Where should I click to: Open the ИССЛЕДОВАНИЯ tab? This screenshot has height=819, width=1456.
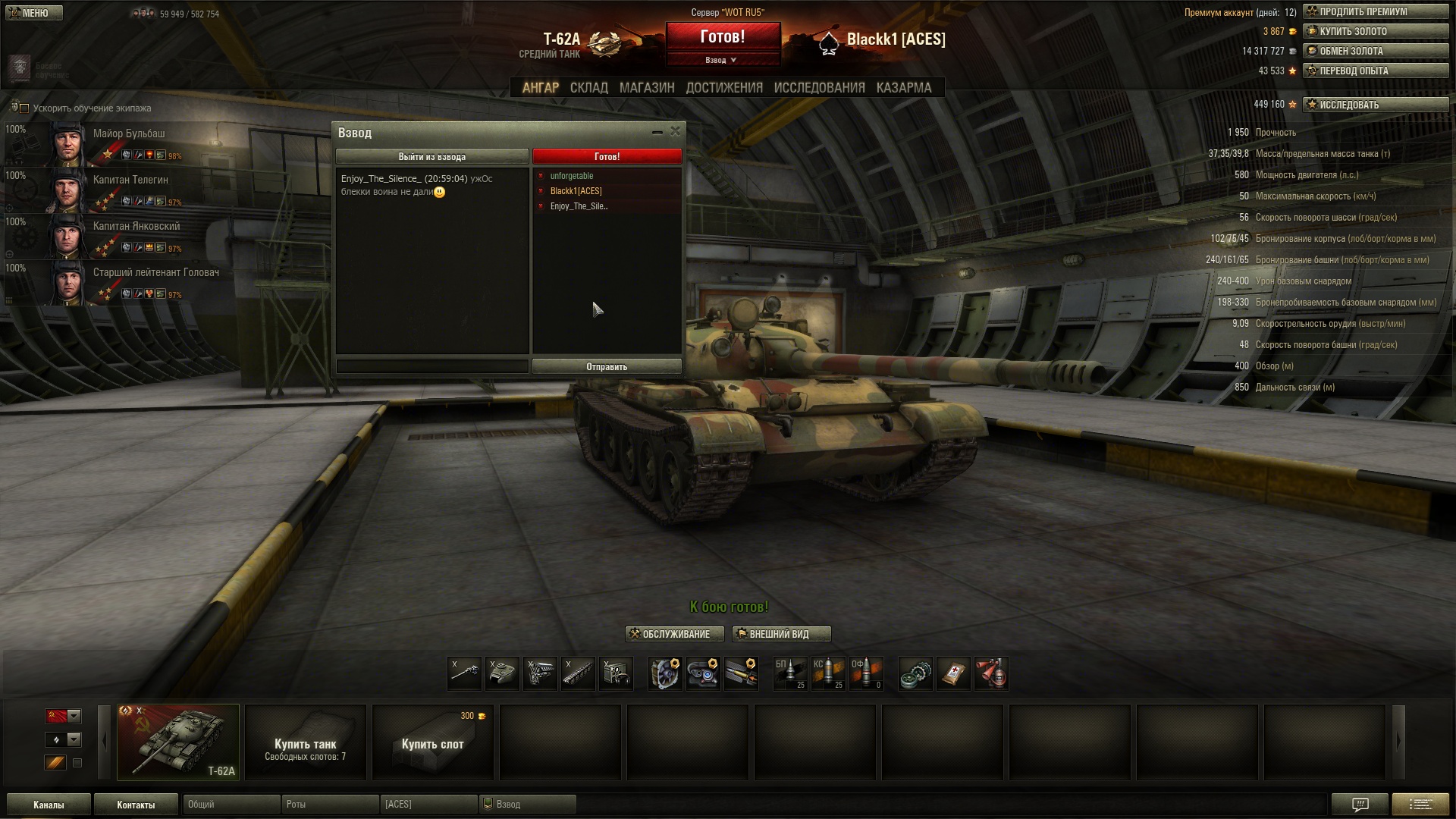[819, 88]
